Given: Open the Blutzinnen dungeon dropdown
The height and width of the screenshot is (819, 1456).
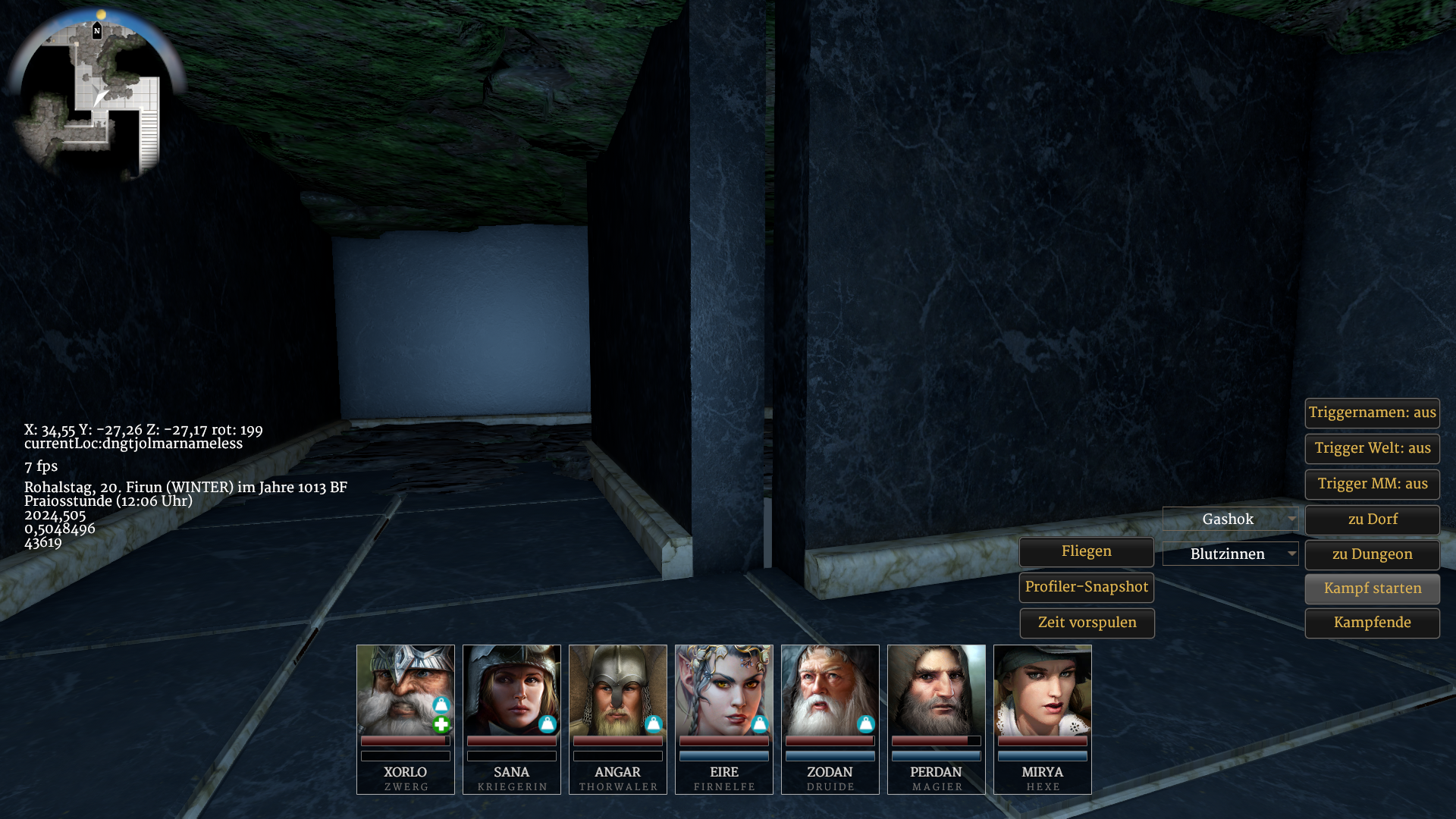Looking at the screenshot, I should pyautogui.click(x=1230, y=554).
